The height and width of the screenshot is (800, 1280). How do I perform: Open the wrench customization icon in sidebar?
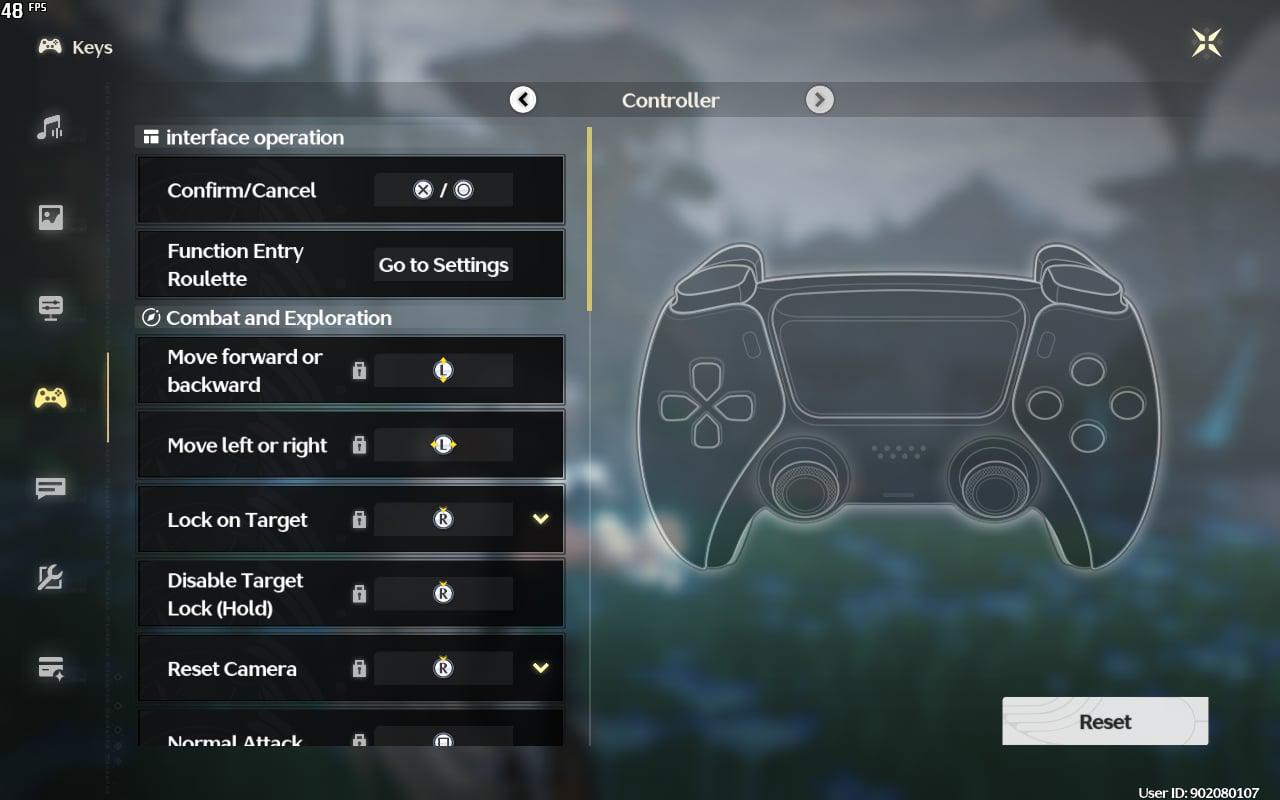click(x=48, y=577)
